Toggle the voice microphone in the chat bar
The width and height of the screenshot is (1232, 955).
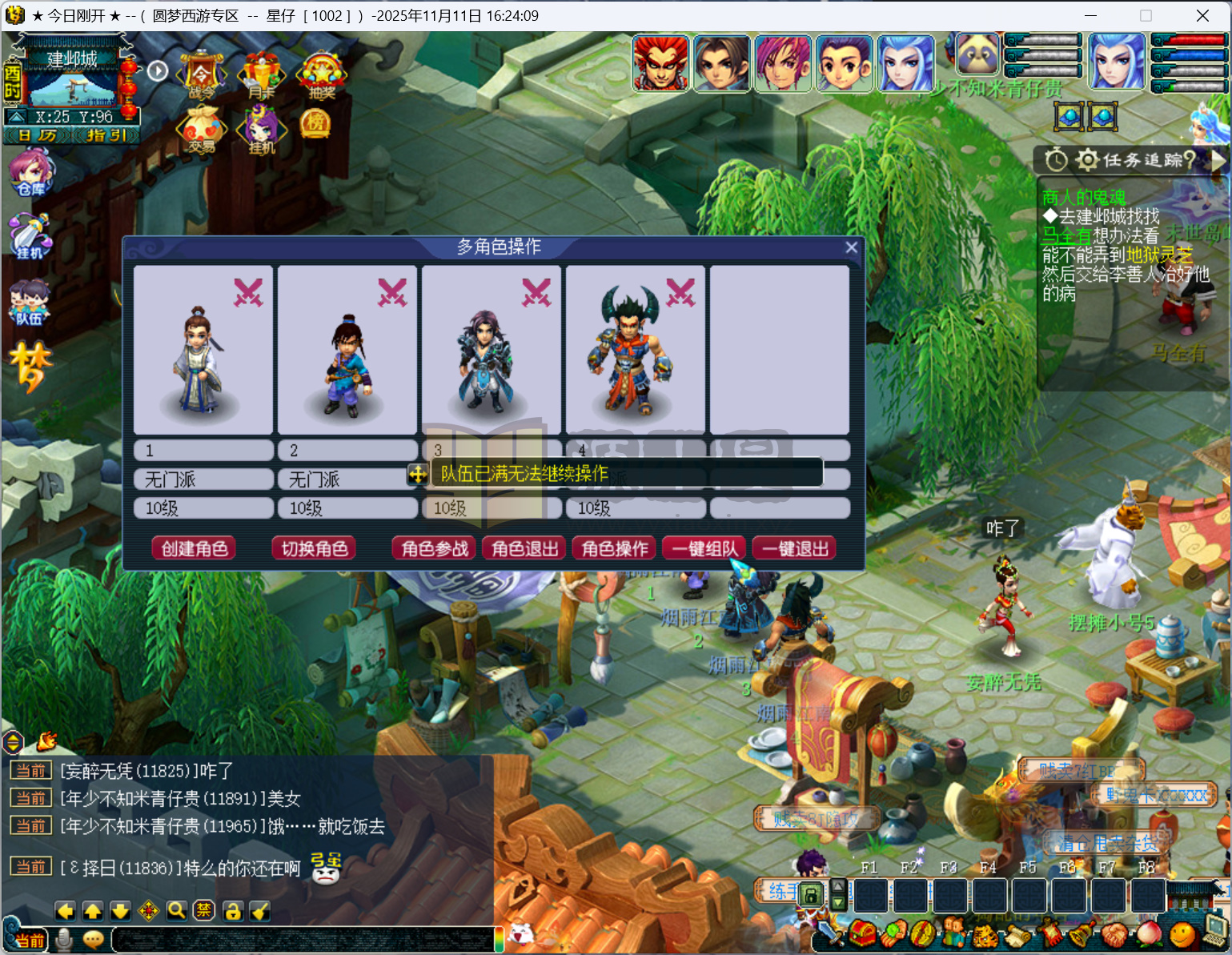pyautogui.click(x=63, y=940)
